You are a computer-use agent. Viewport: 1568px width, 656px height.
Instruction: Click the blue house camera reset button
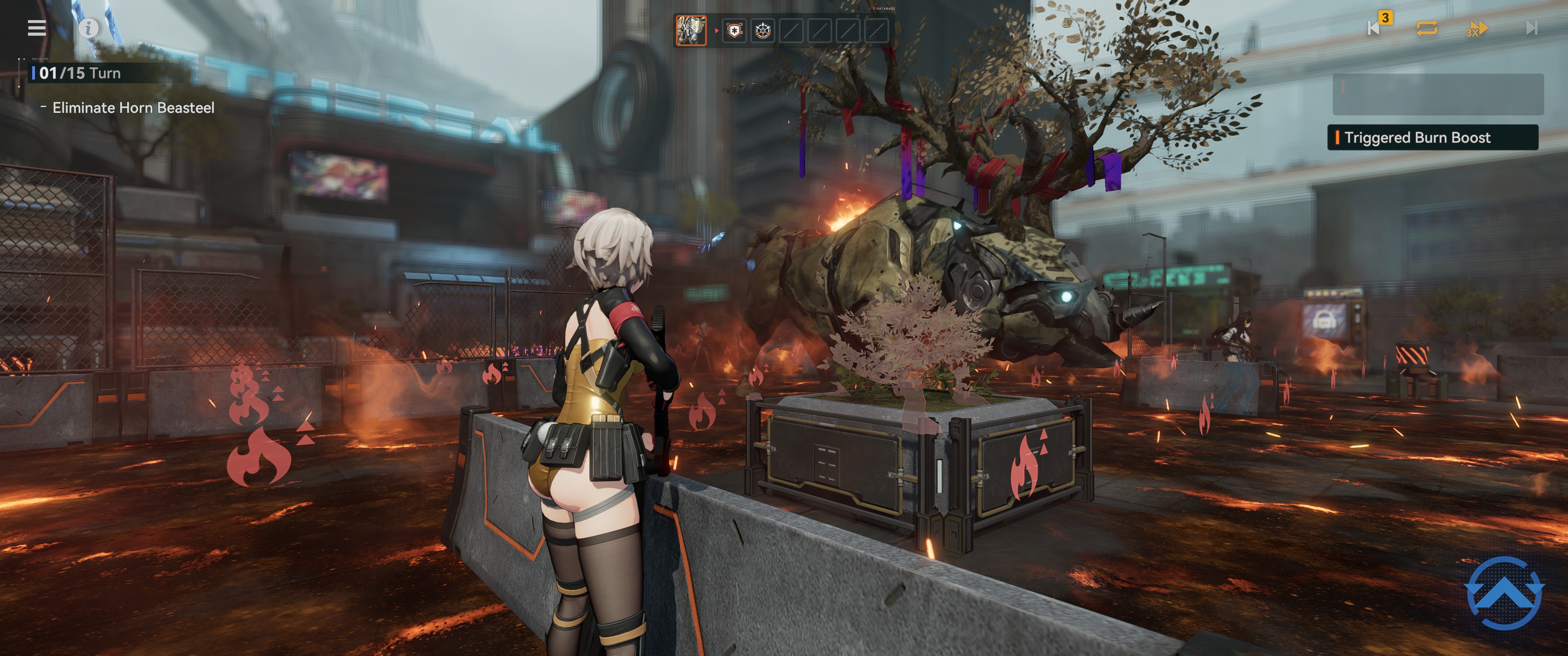[x=1504, y=592]
